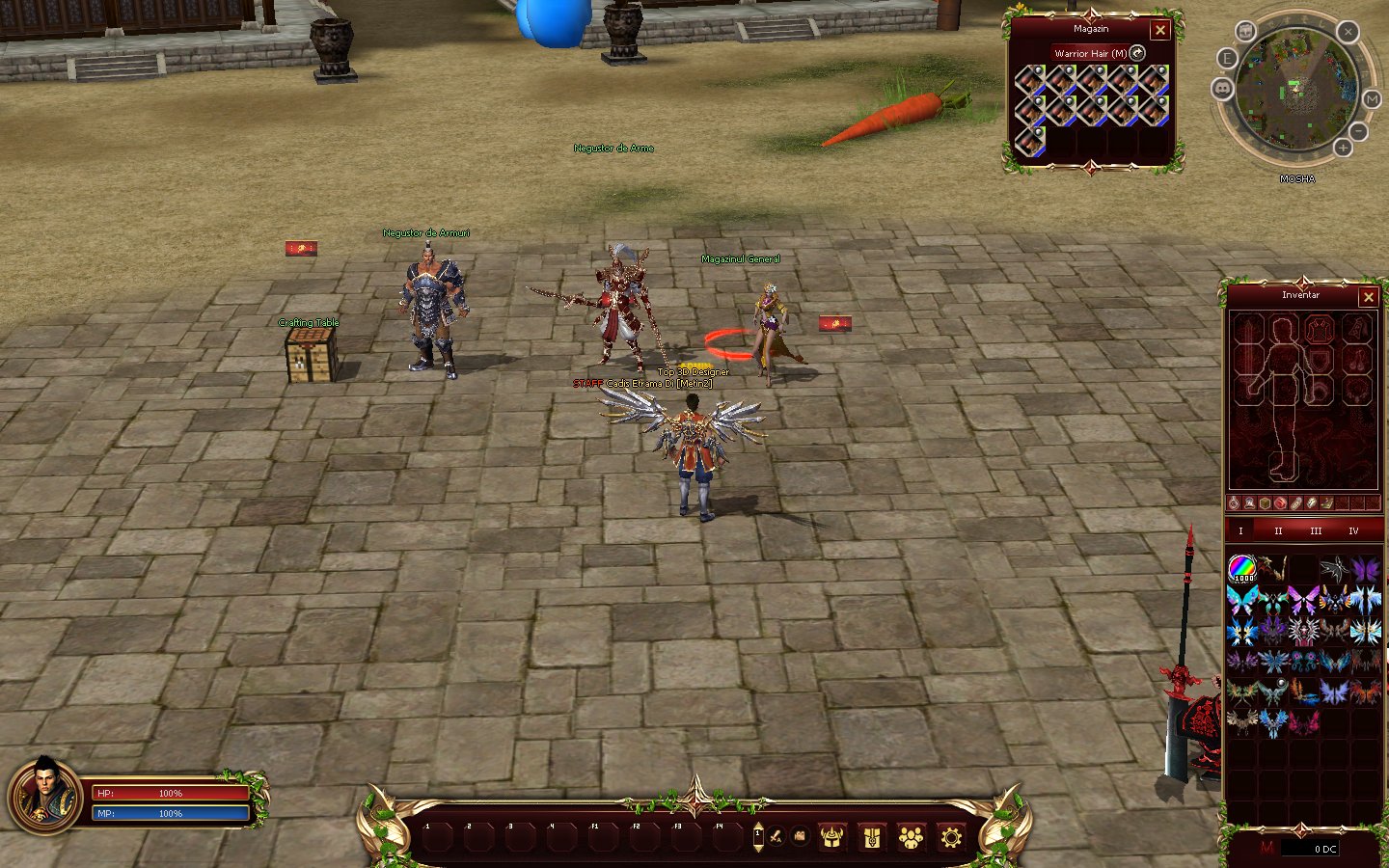Select the rainbow color wheel item
1389x868 pixels.
click(1241, 568)
